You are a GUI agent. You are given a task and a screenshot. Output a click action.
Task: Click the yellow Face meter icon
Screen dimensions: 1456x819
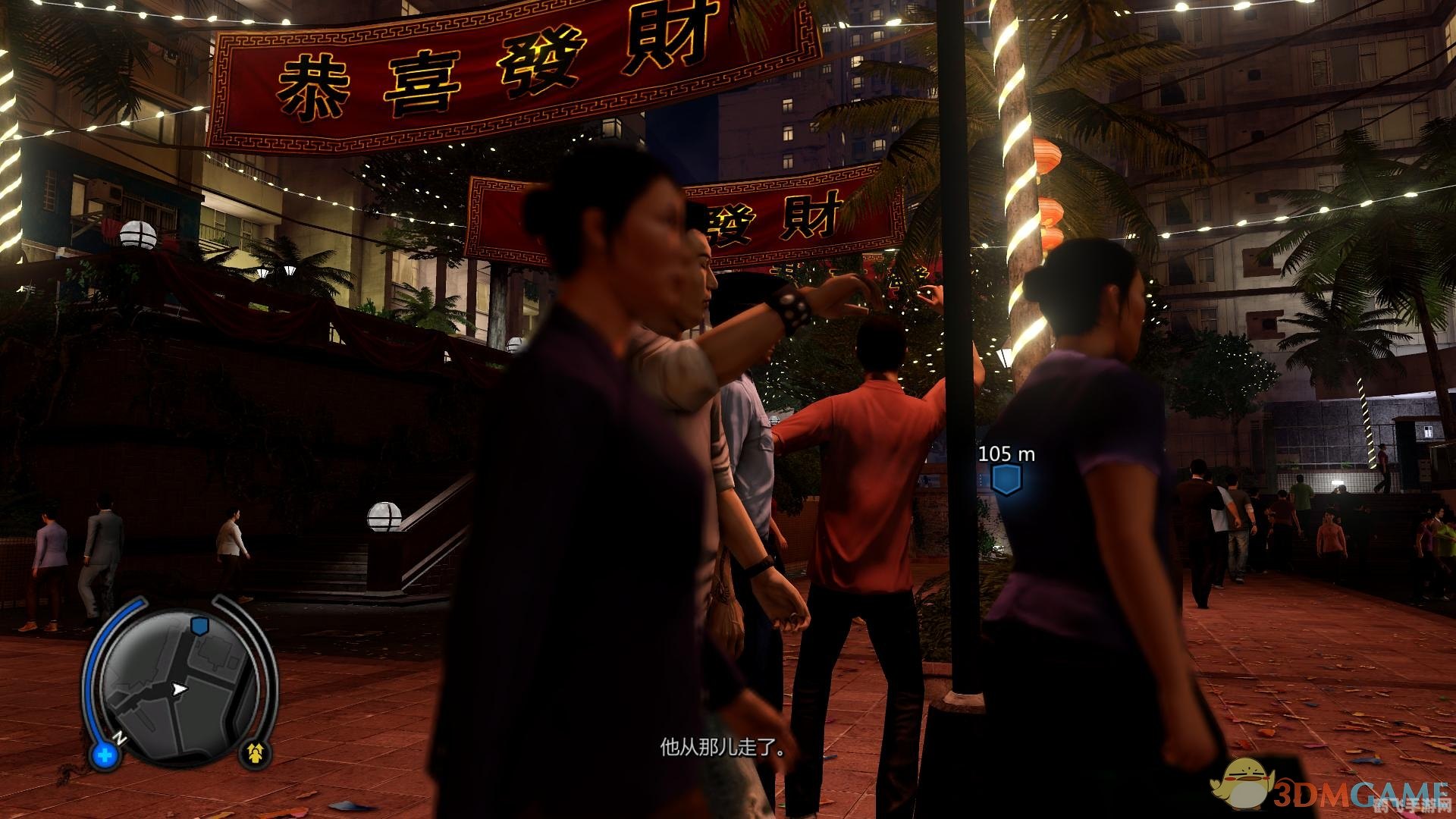click(256, 752)
